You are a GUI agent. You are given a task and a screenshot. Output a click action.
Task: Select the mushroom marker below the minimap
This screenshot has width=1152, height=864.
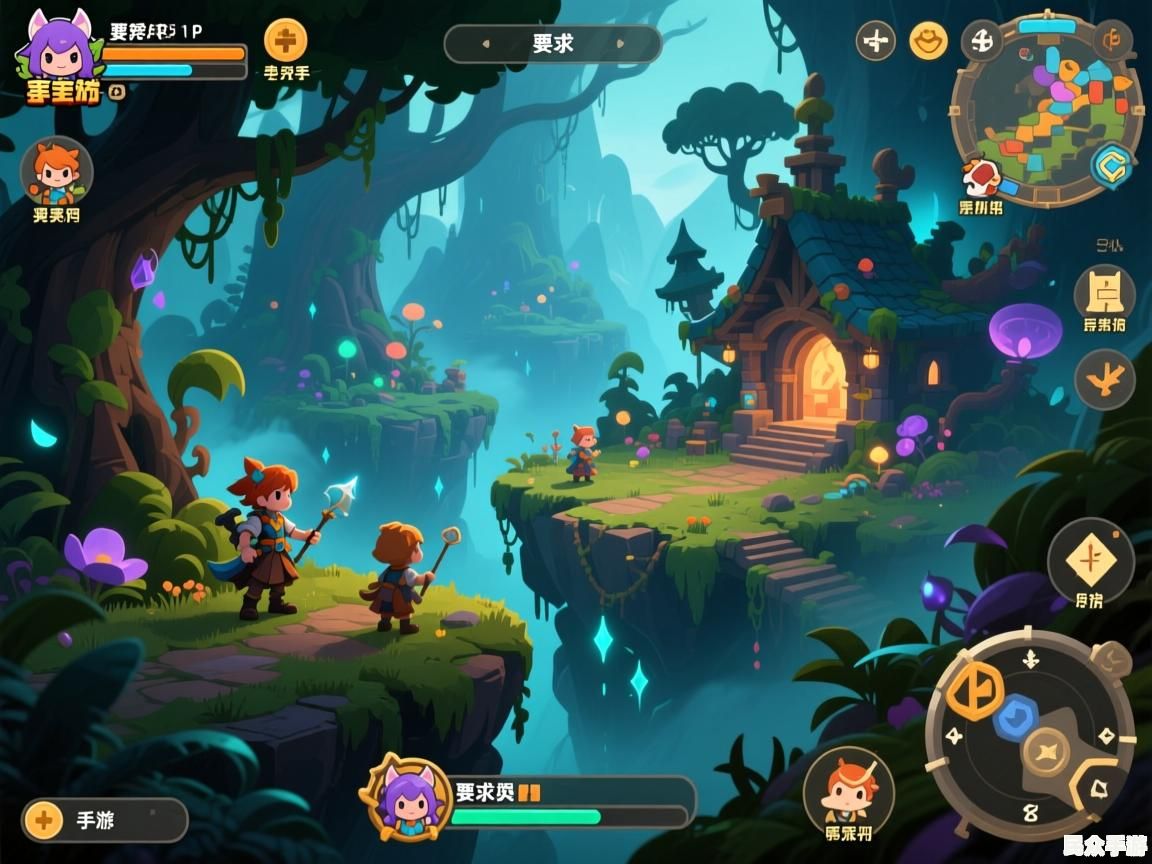[981, 180]
